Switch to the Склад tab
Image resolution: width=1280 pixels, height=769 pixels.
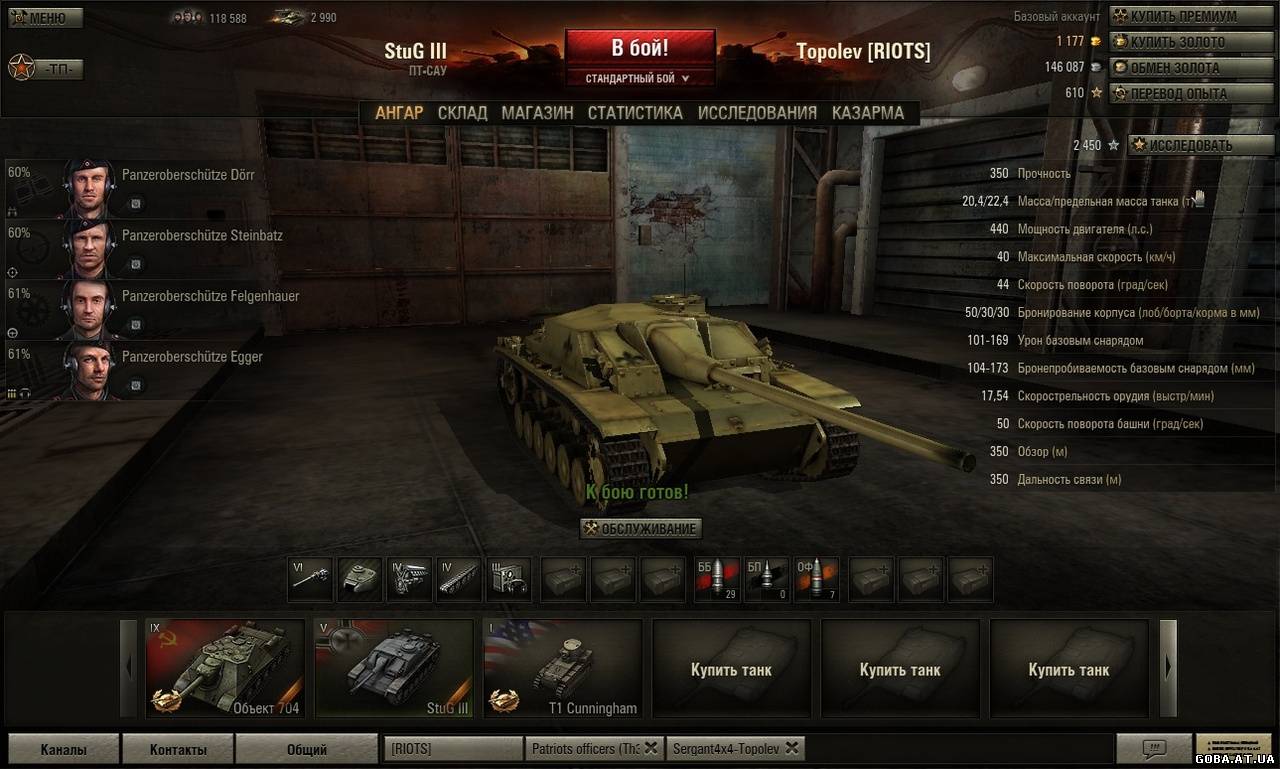462,113
